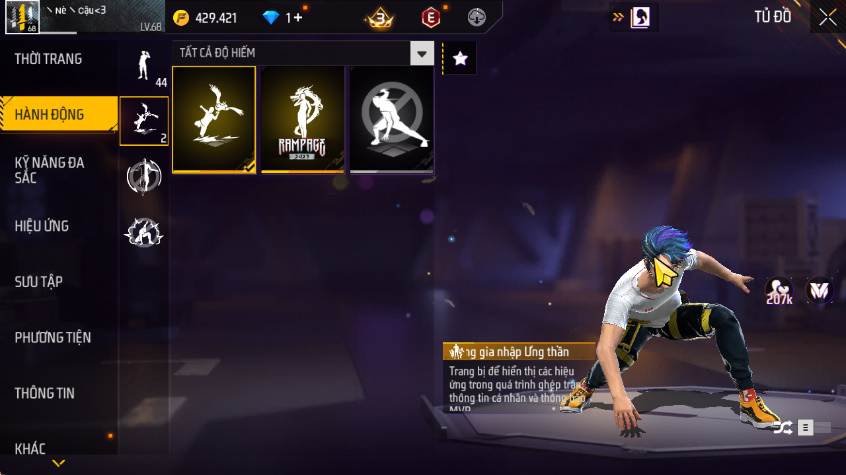
Task: Go to the Sưu Tập section
Action: (x=39, y=282)
